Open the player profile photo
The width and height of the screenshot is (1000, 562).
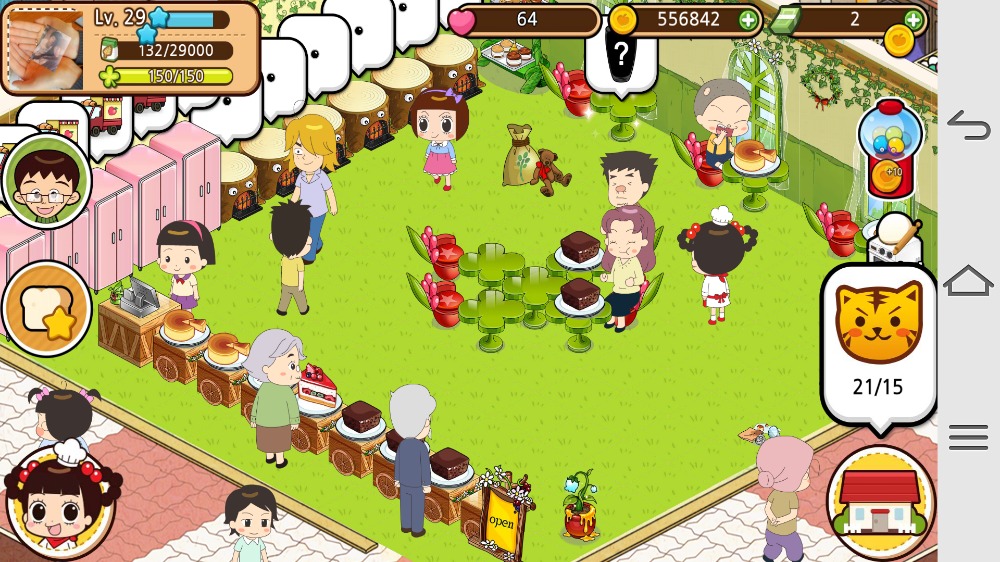tap(46, 46)
